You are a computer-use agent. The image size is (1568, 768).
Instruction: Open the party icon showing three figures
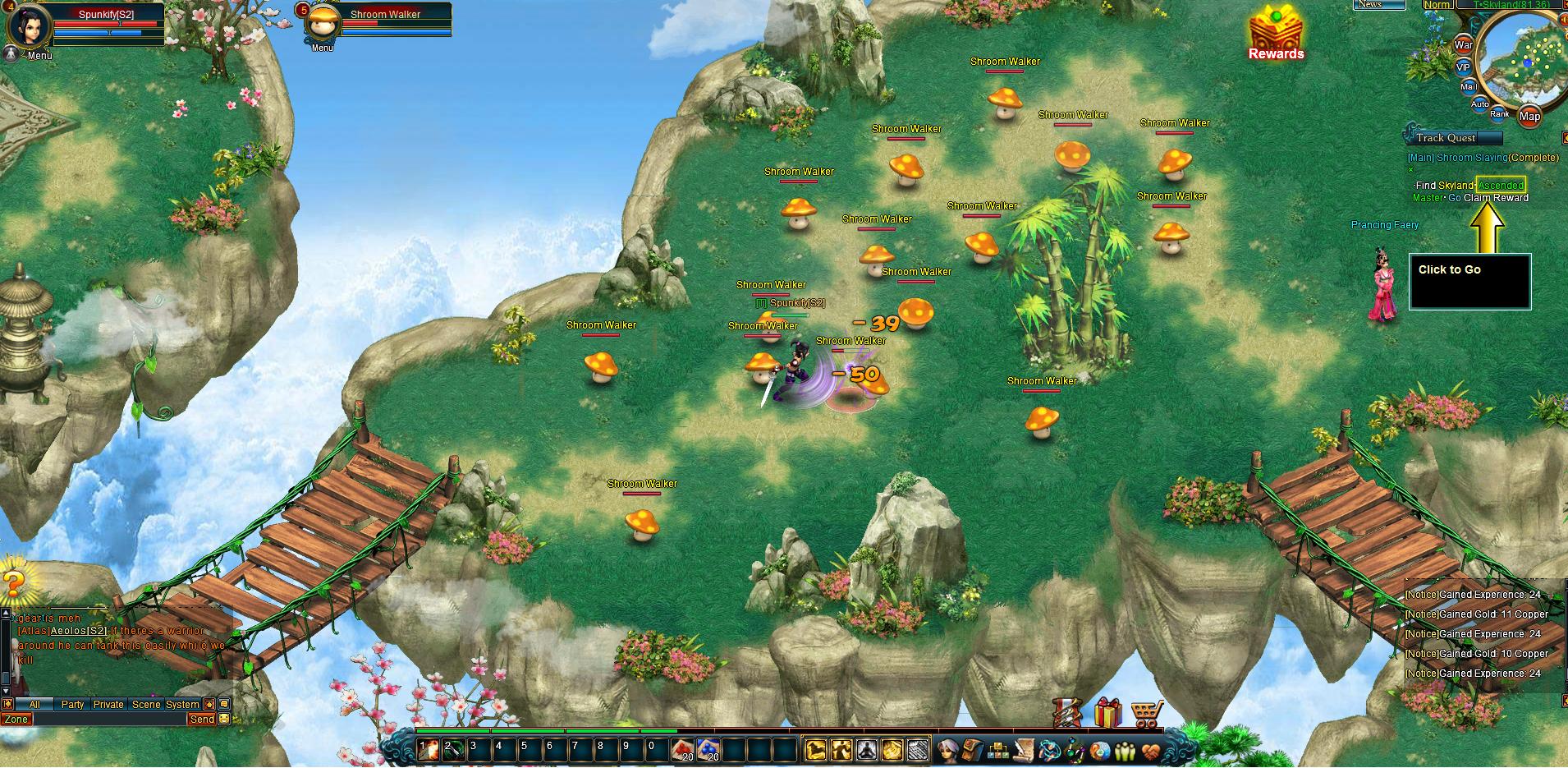click(x=1124, y=752)
